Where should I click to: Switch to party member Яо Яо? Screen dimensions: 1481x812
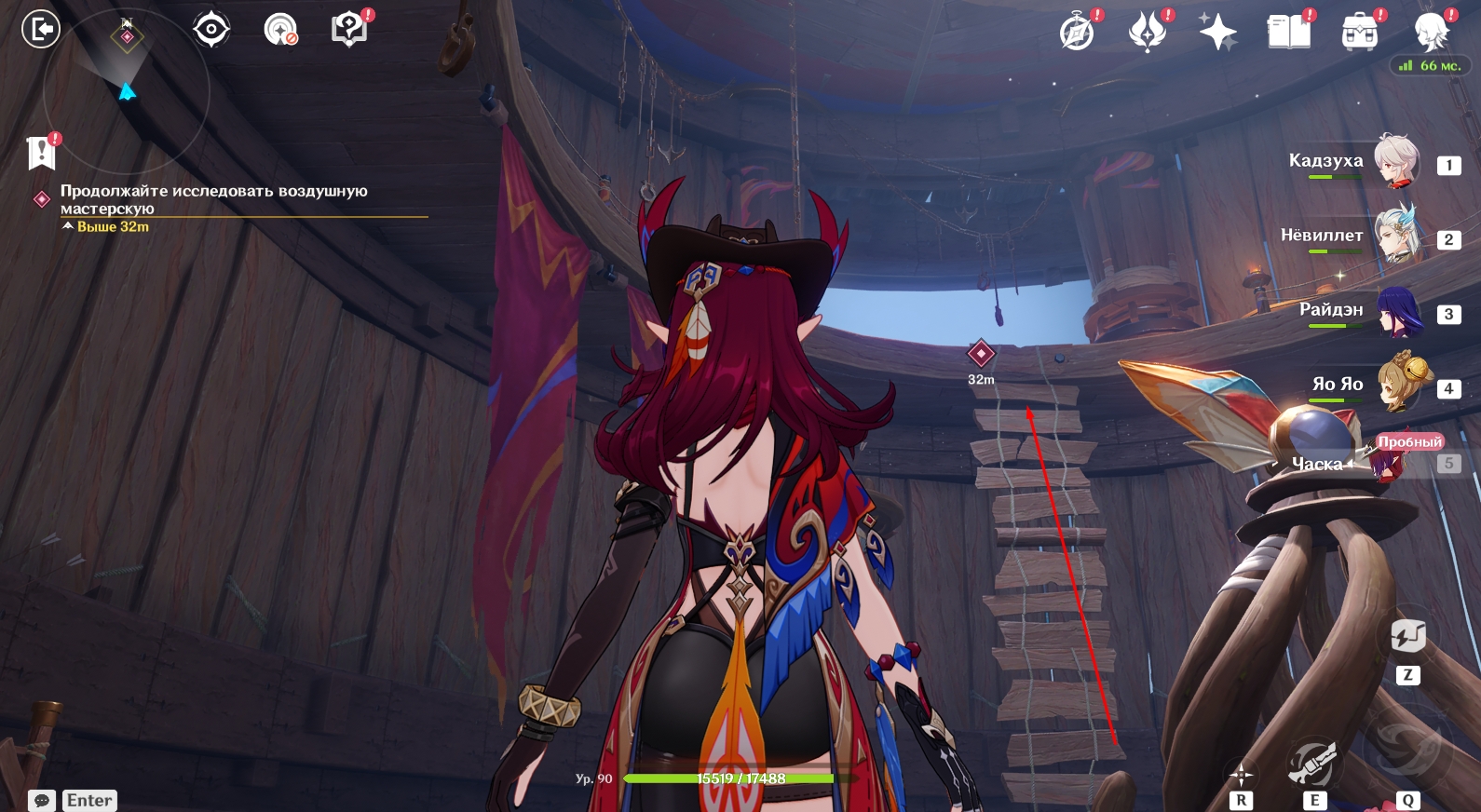pos(1396,386)
